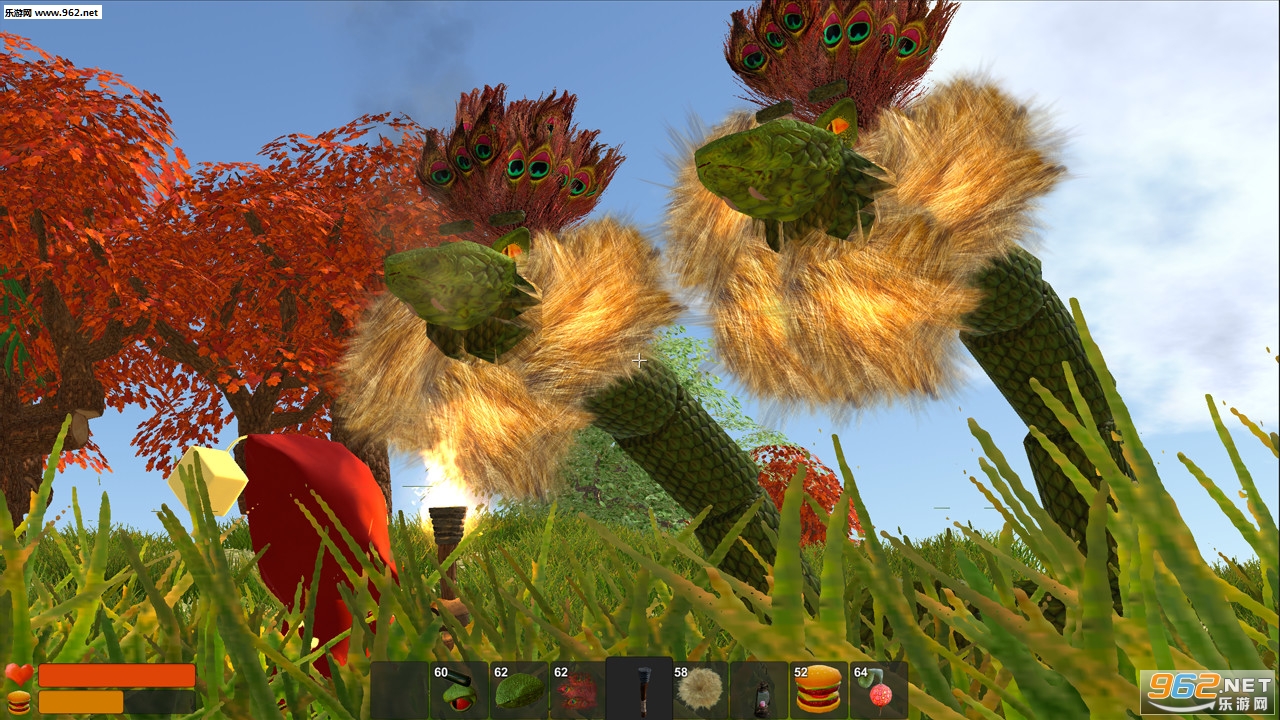Choose the red berry with green stem slot
The height and width of the screenshot is (720, 1280).
[879, 690]
